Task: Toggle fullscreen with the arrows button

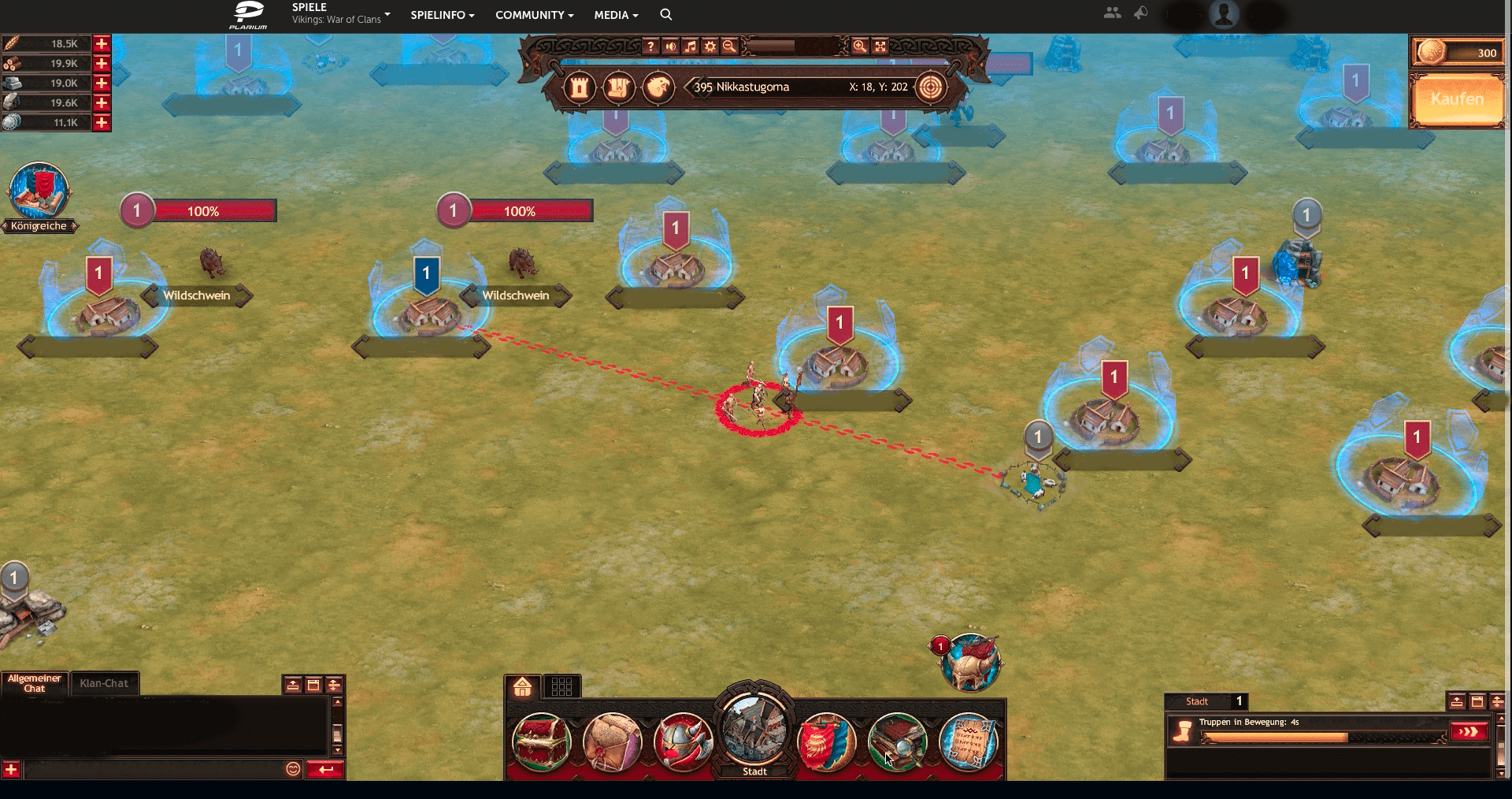Action: point(880,46)
